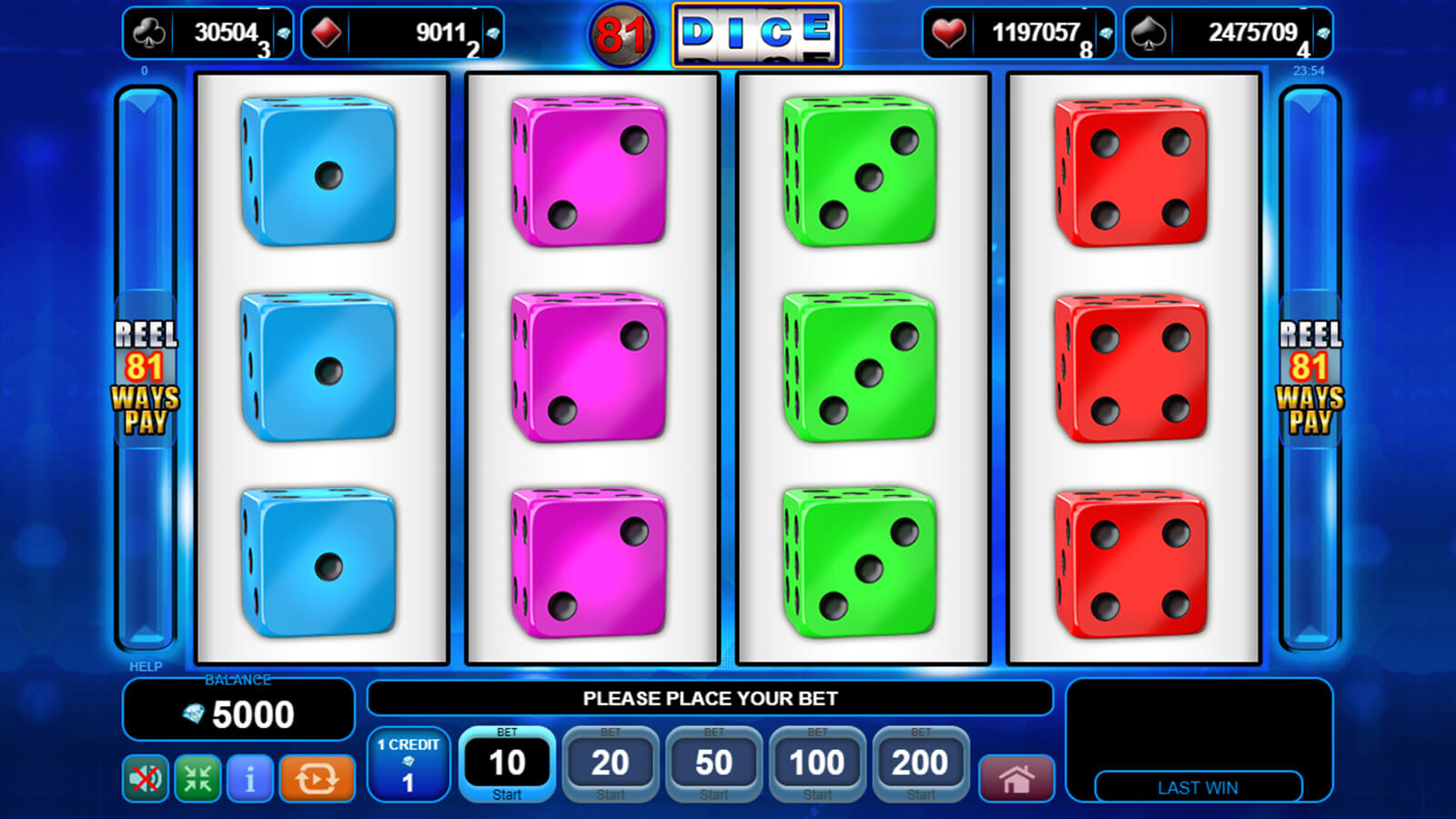
Task: View the diamonds jackpot panel
Action: coord(402,34)
